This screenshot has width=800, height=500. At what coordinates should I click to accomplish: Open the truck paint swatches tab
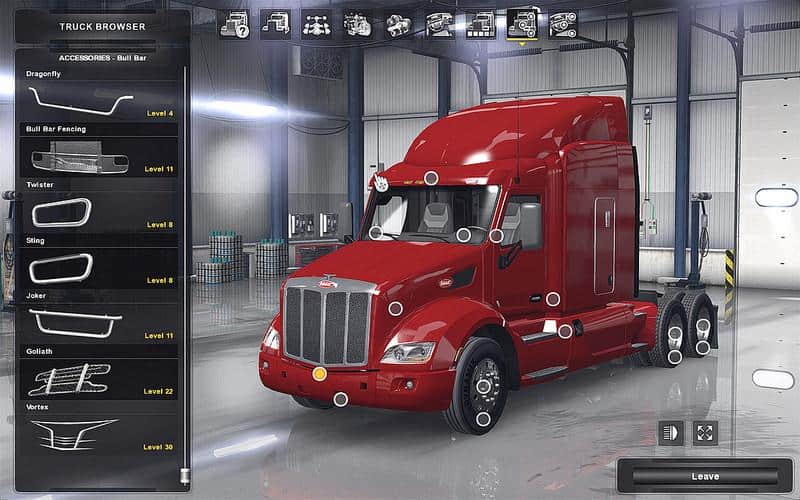(480, 24)
